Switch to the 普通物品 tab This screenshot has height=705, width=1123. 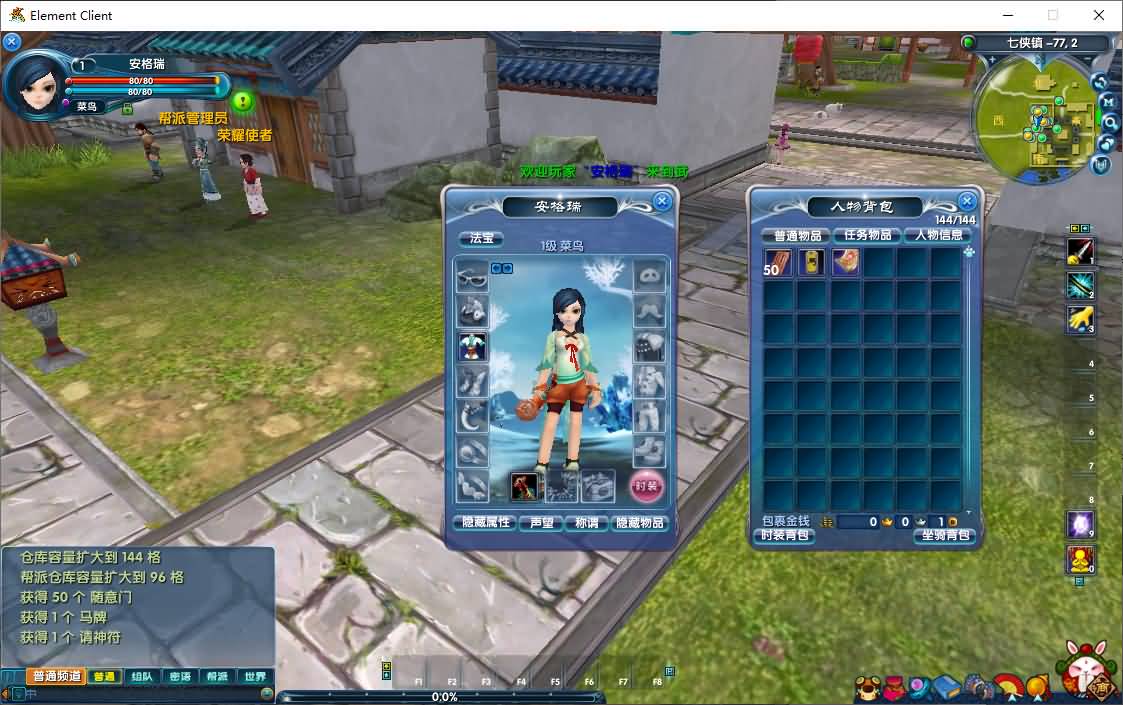(797, 235)
